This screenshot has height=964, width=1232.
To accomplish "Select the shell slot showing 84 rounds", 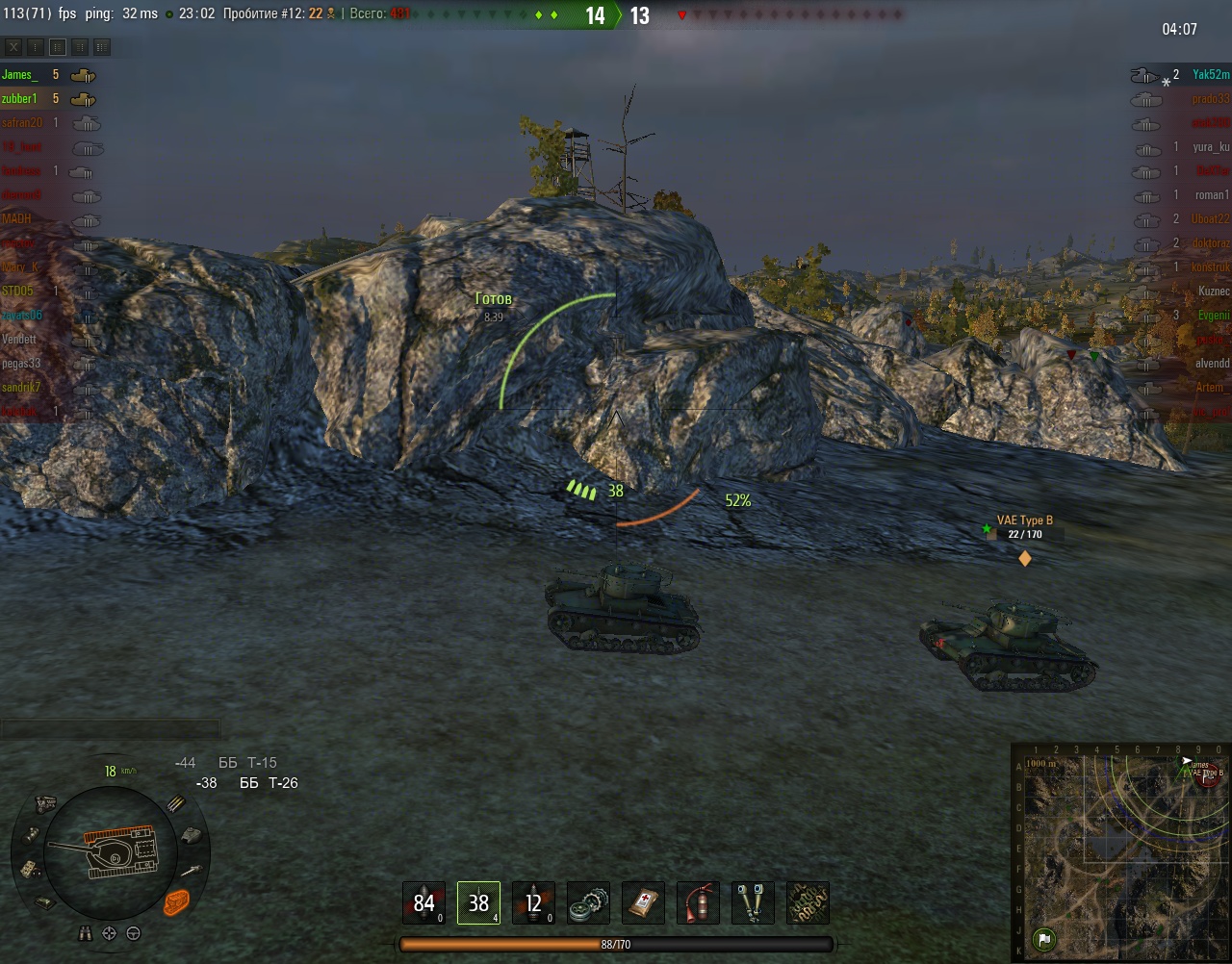I will pyautogui.click(x=423, y=902).
